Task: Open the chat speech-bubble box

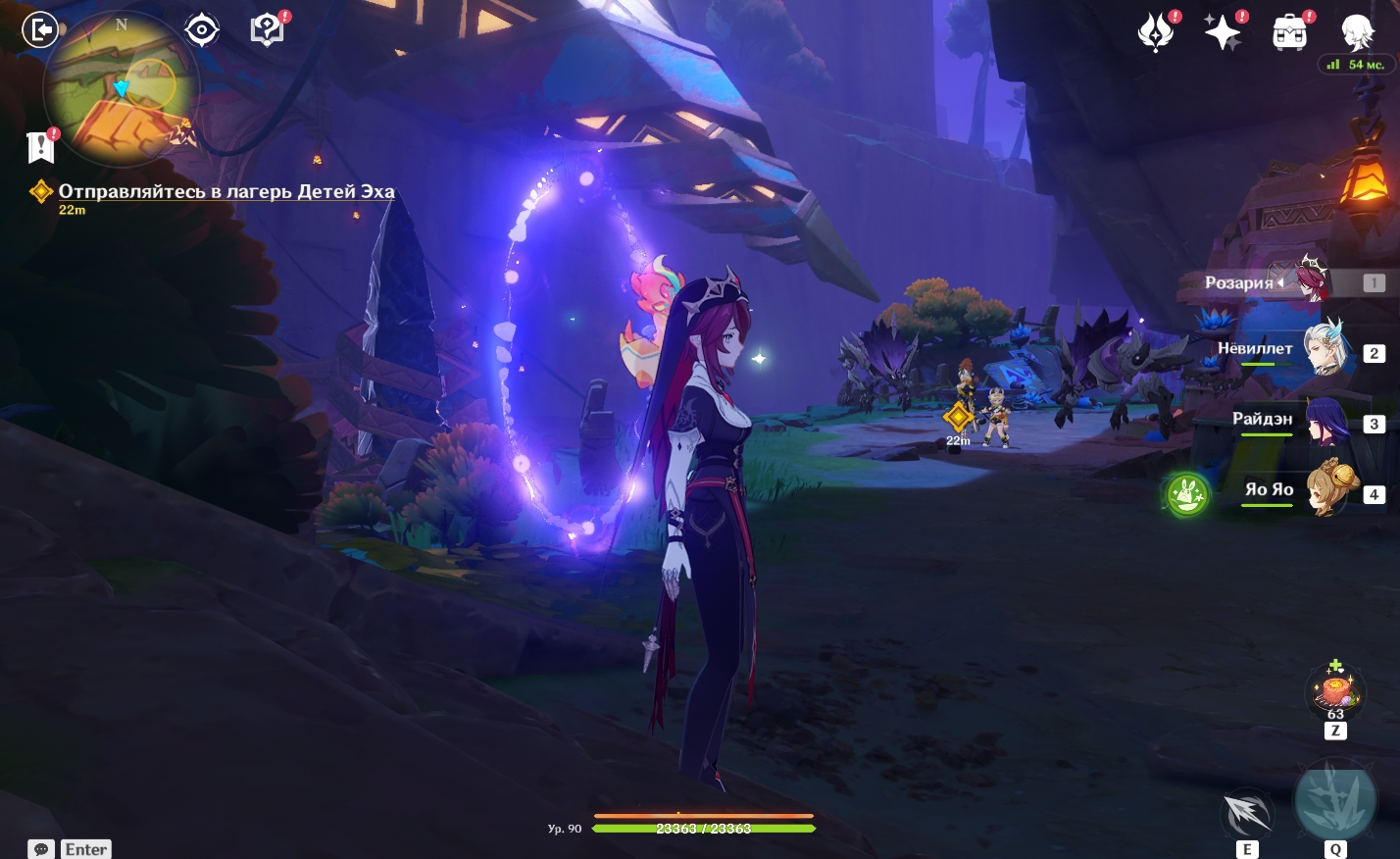Action: [x=41, y=849]
